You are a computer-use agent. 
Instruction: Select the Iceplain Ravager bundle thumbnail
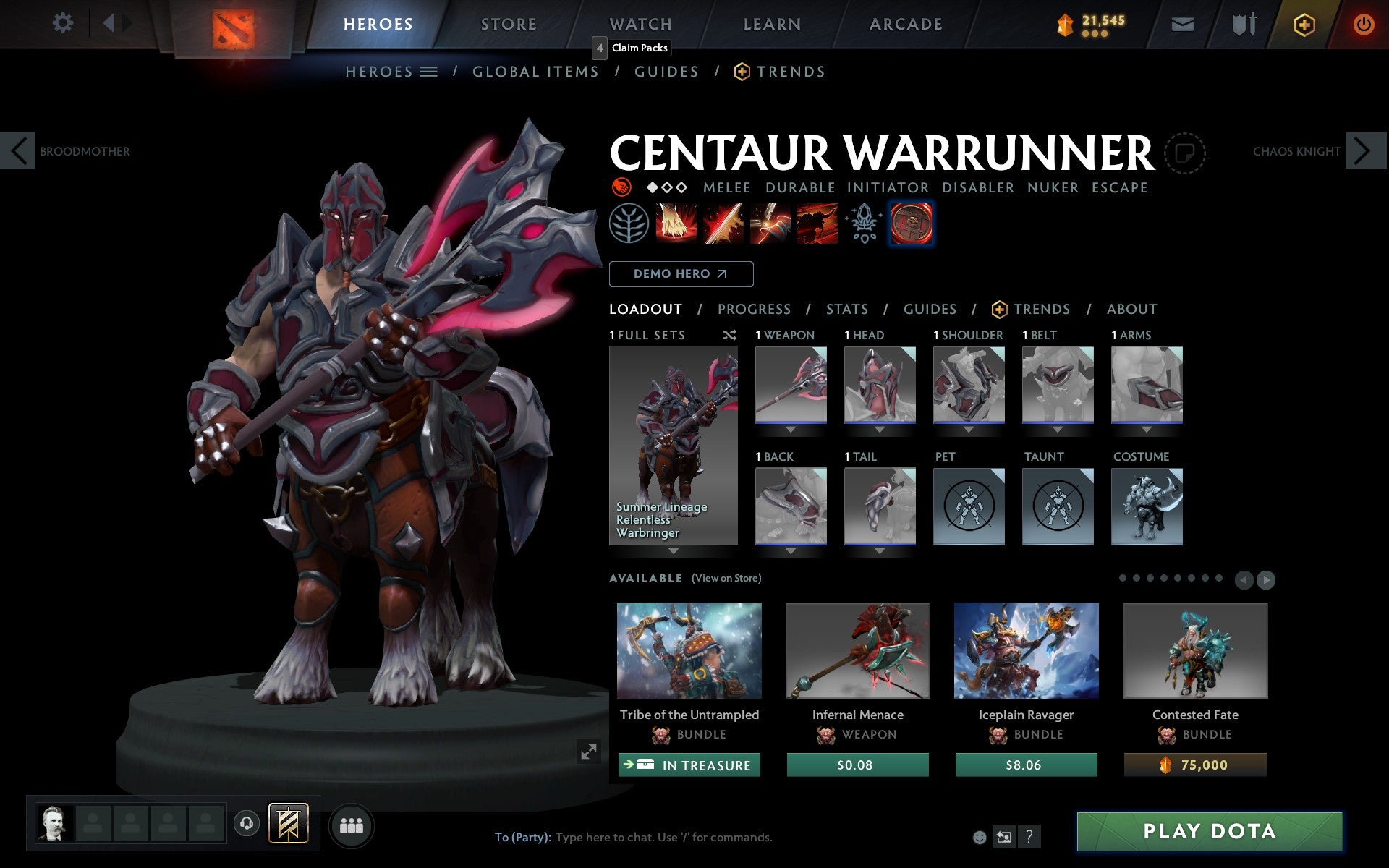coord(1026,650)
